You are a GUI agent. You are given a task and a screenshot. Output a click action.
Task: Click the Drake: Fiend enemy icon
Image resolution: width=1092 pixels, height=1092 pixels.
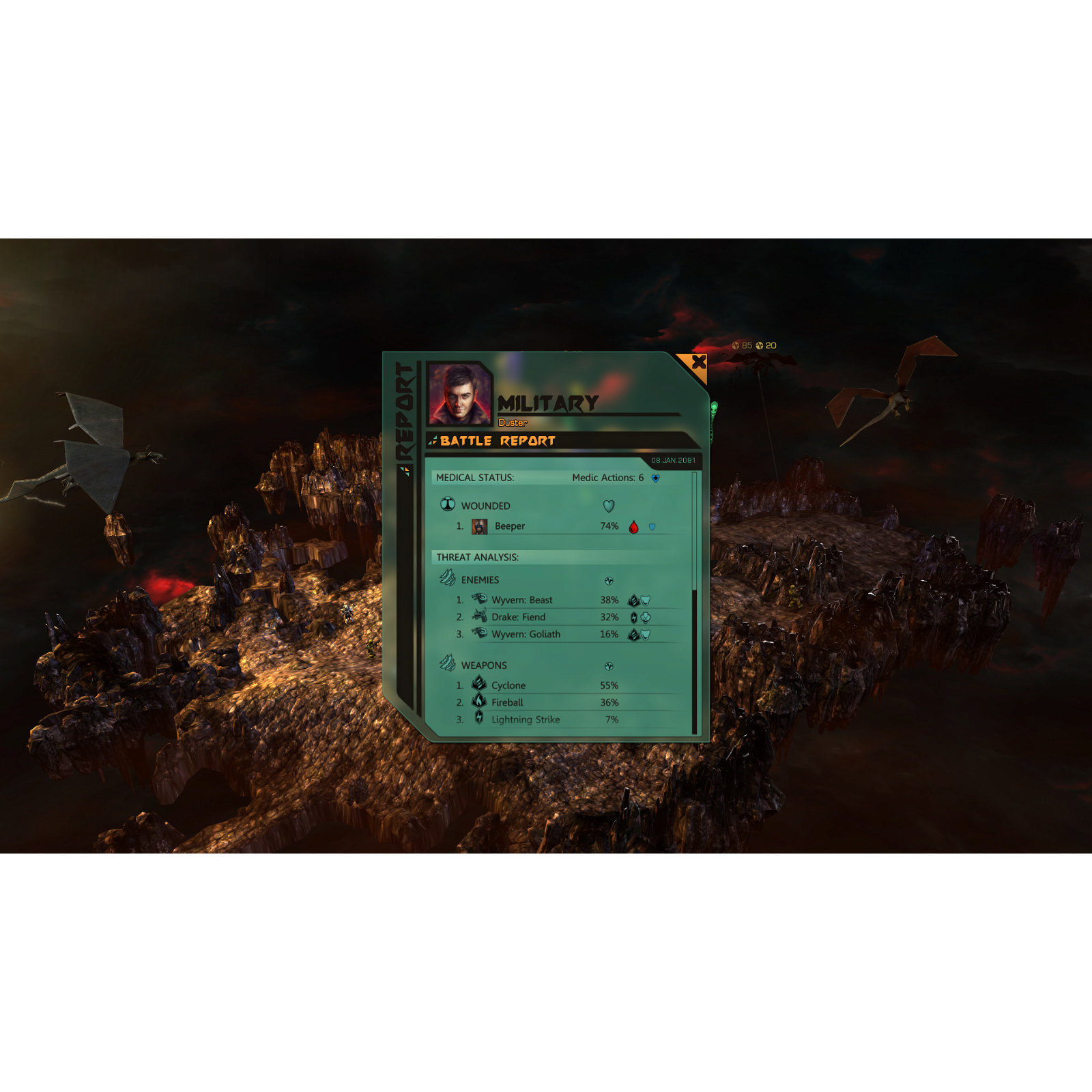pos(478,616)
